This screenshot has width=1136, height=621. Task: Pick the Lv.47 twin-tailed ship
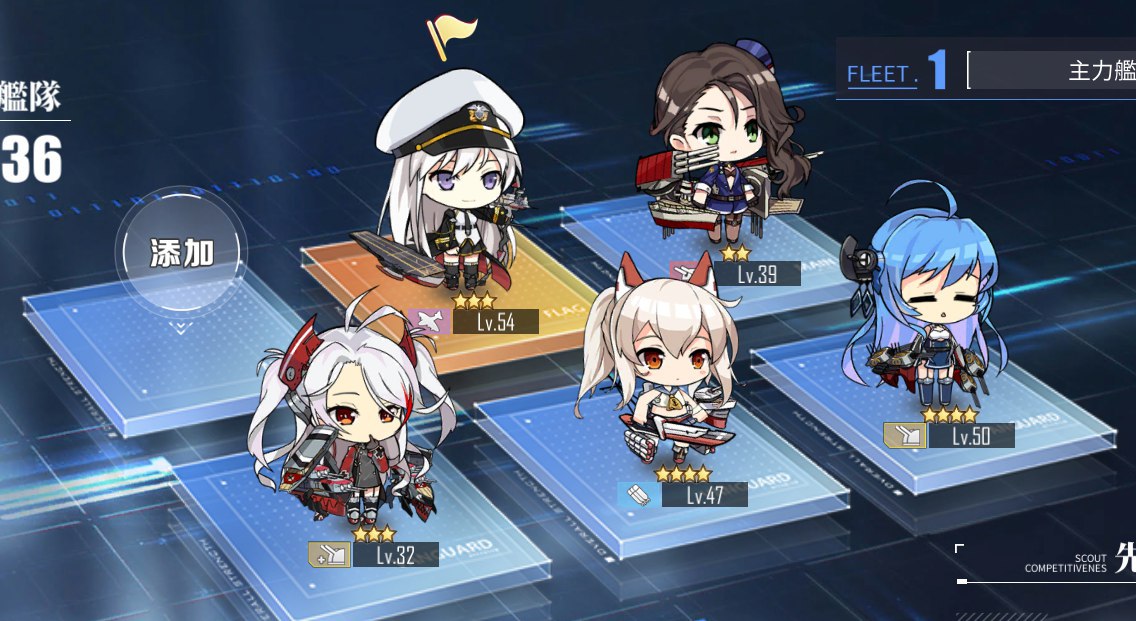point(665,368)
